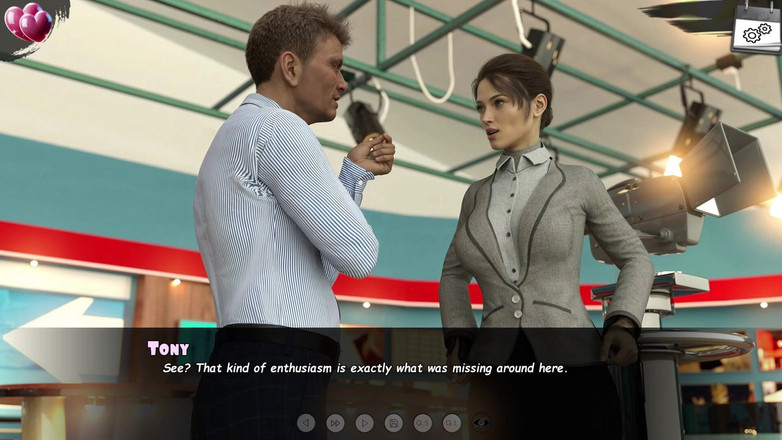This screenshot has height=440, width=782.
Task: Open the pink hearts relationship screen
Action: coord(29,22)
